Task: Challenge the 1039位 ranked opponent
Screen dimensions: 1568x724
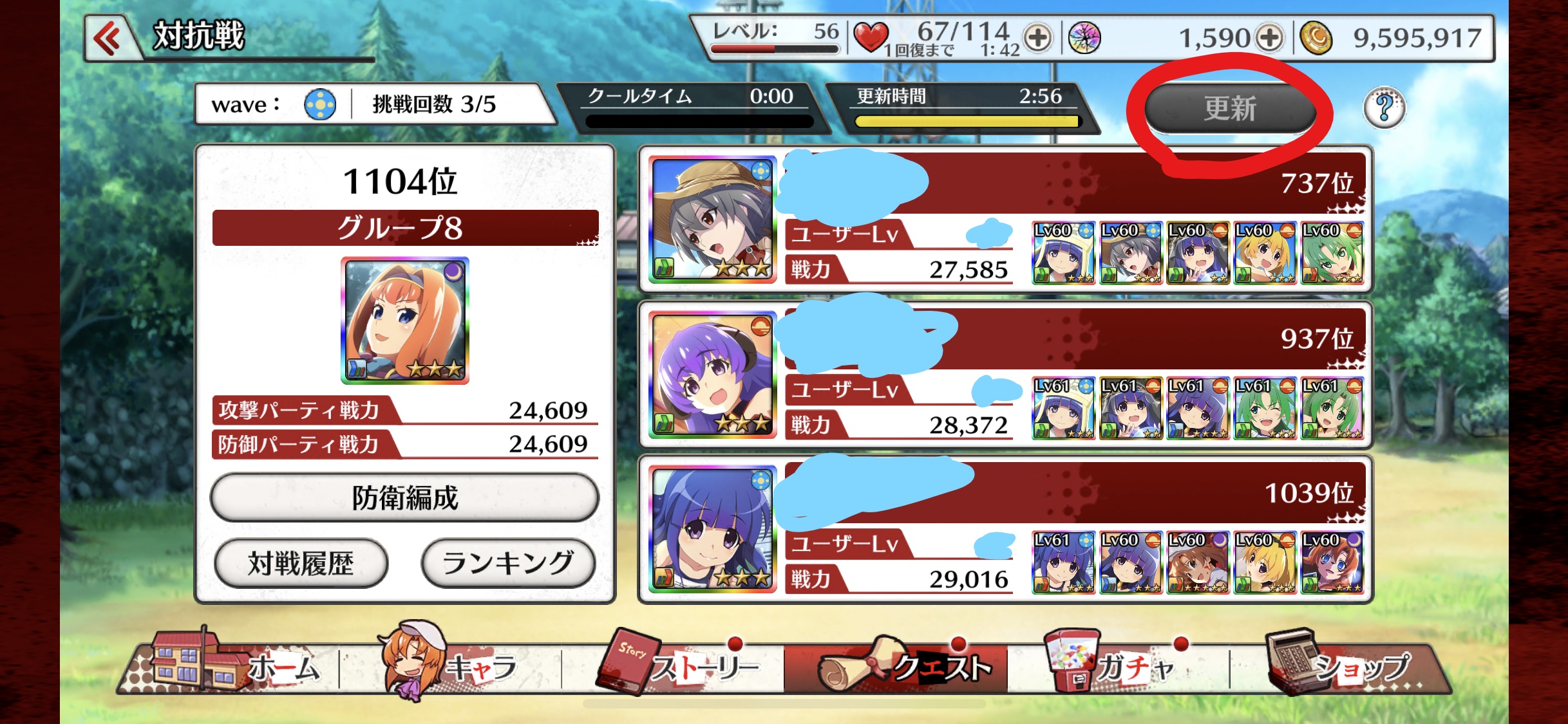Action: point(1005,529)
